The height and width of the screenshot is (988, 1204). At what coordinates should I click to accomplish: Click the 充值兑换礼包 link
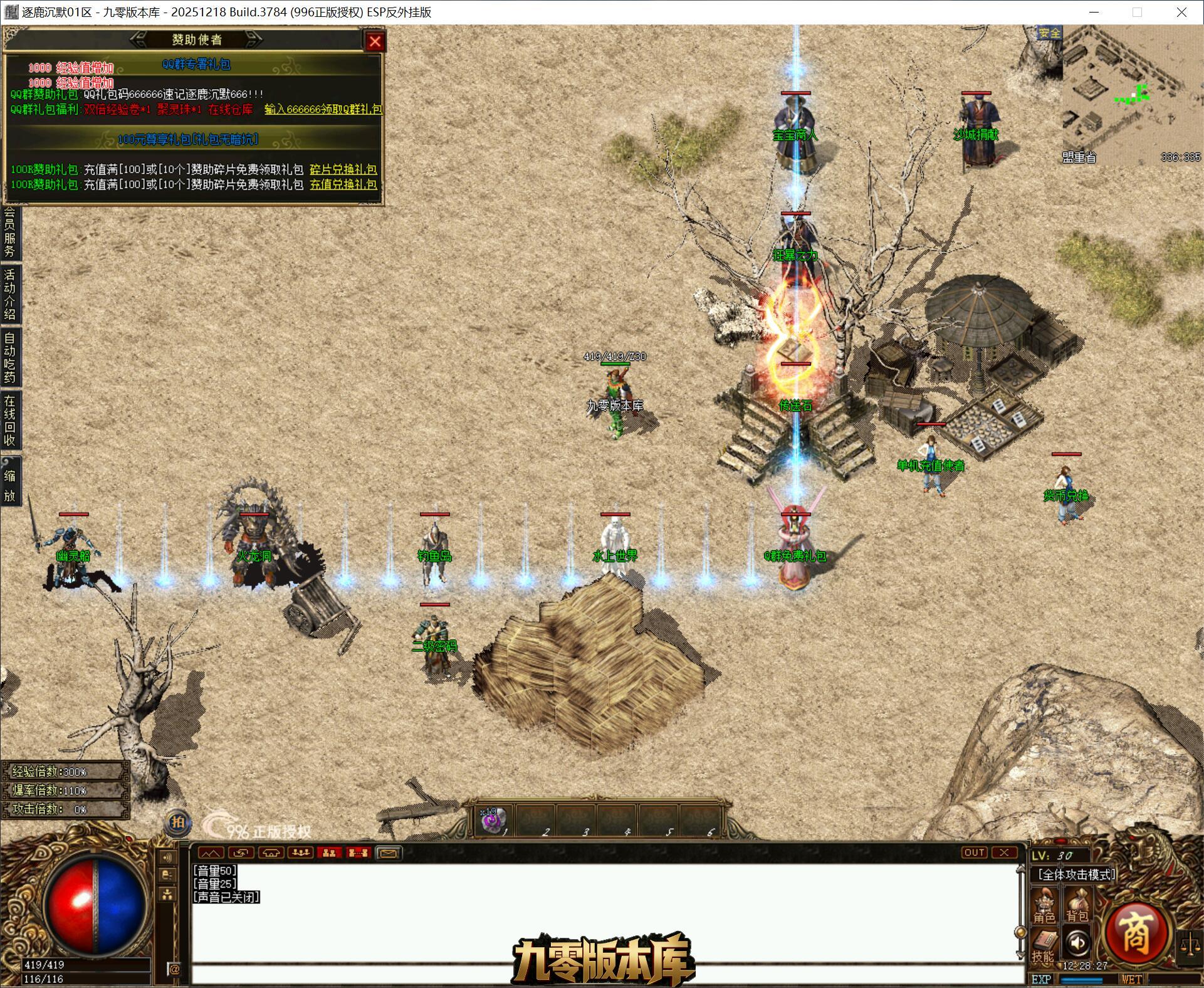pos(343,184)
